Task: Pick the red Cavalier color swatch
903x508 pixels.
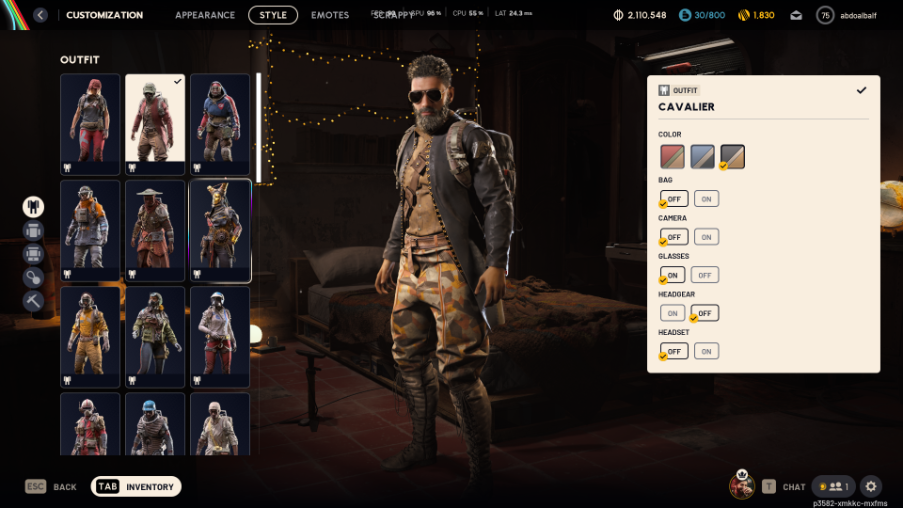Action: pos(672,157)
